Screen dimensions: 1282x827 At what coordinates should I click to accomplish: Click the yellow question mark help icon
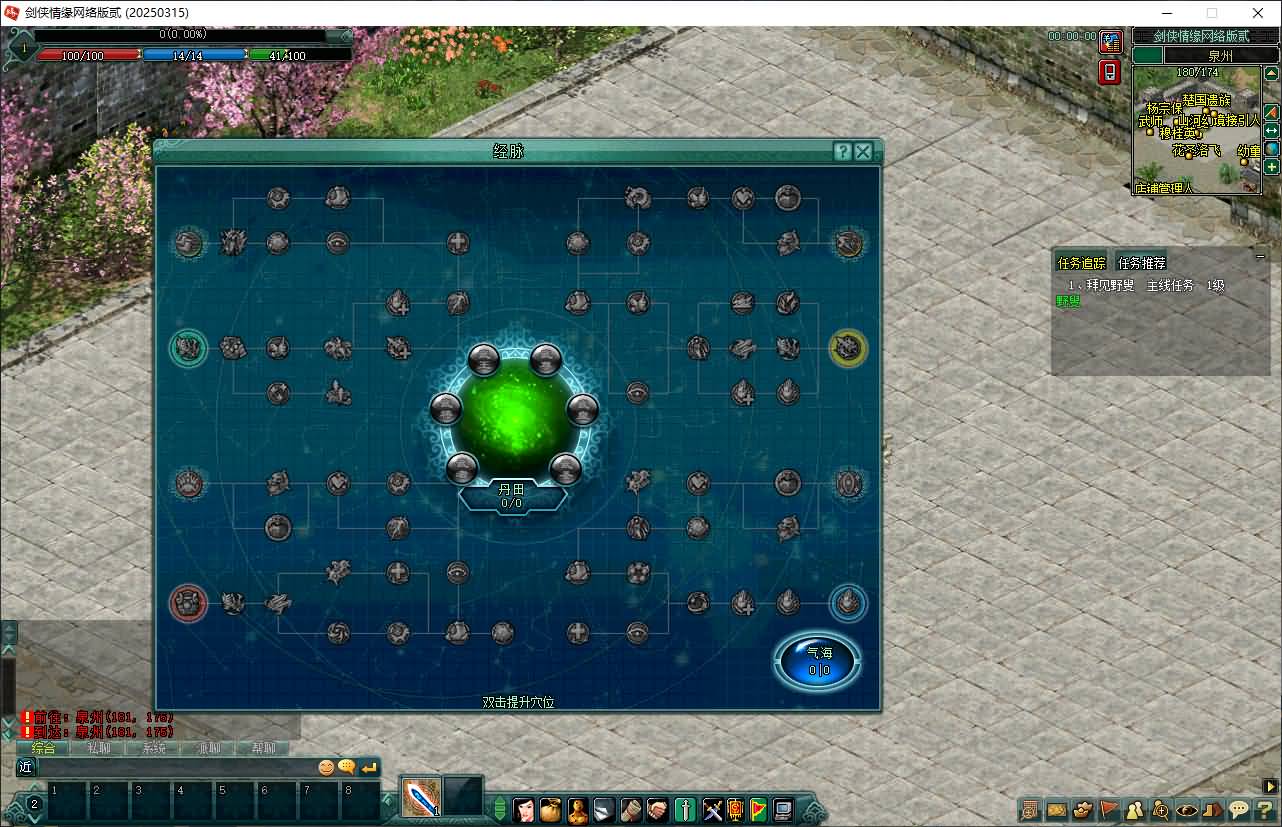[1265, 810]
